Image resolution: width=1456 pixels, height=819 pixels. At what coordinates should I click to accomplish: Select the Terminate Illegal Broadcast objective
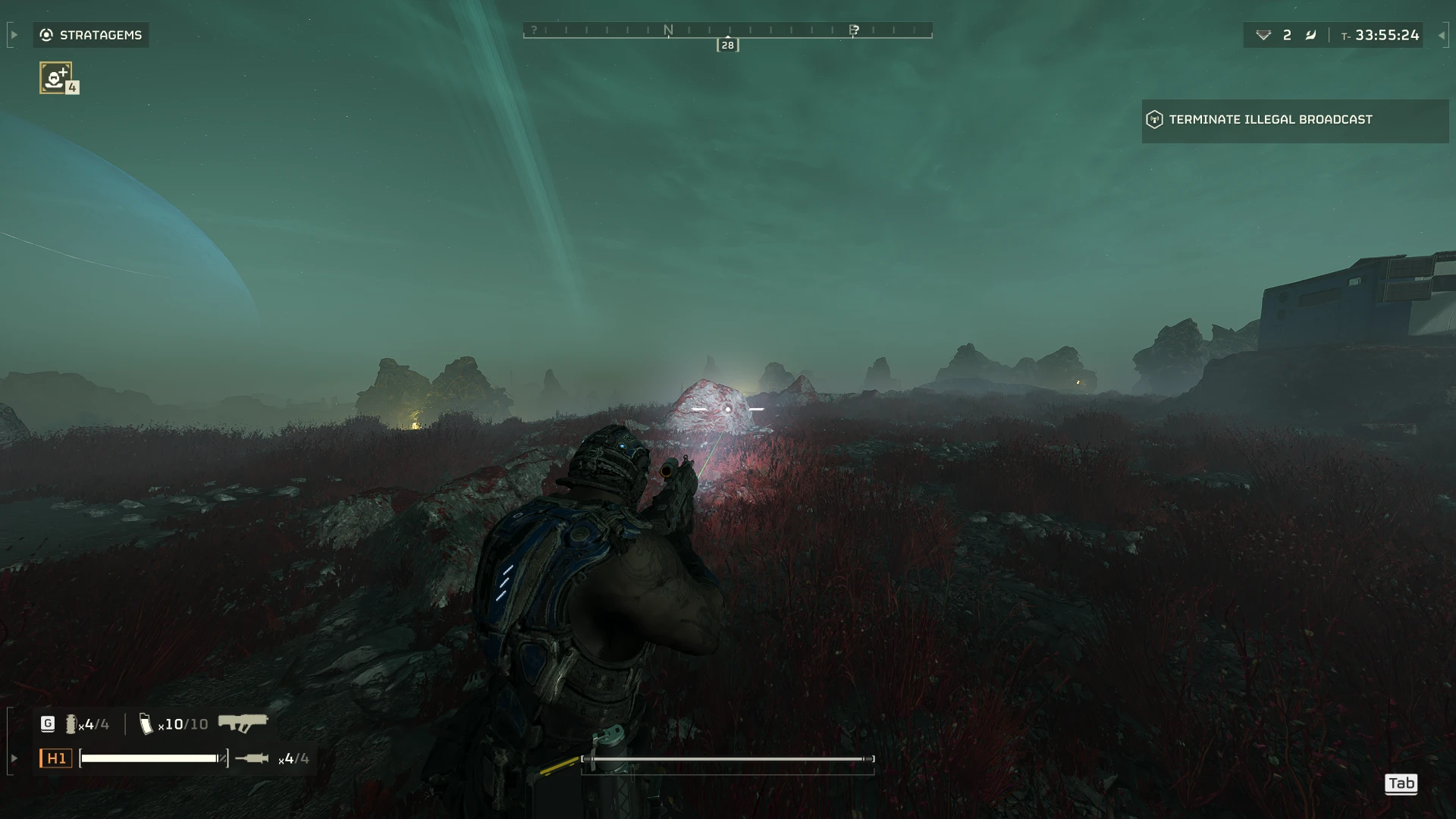(1270, 120)
